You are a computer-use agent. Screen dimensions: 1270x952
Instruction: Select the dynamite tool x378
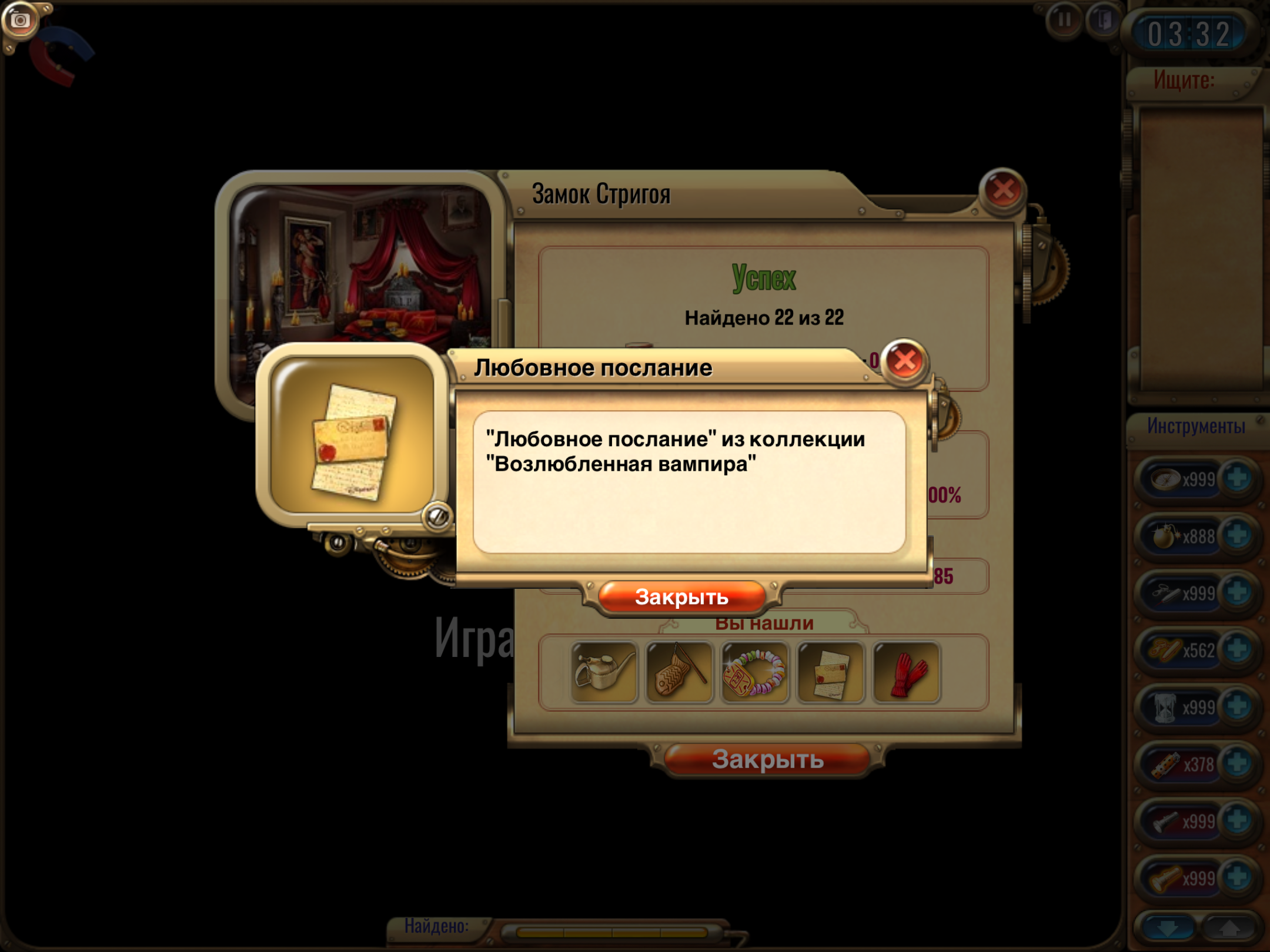(x=1165, y=763)
